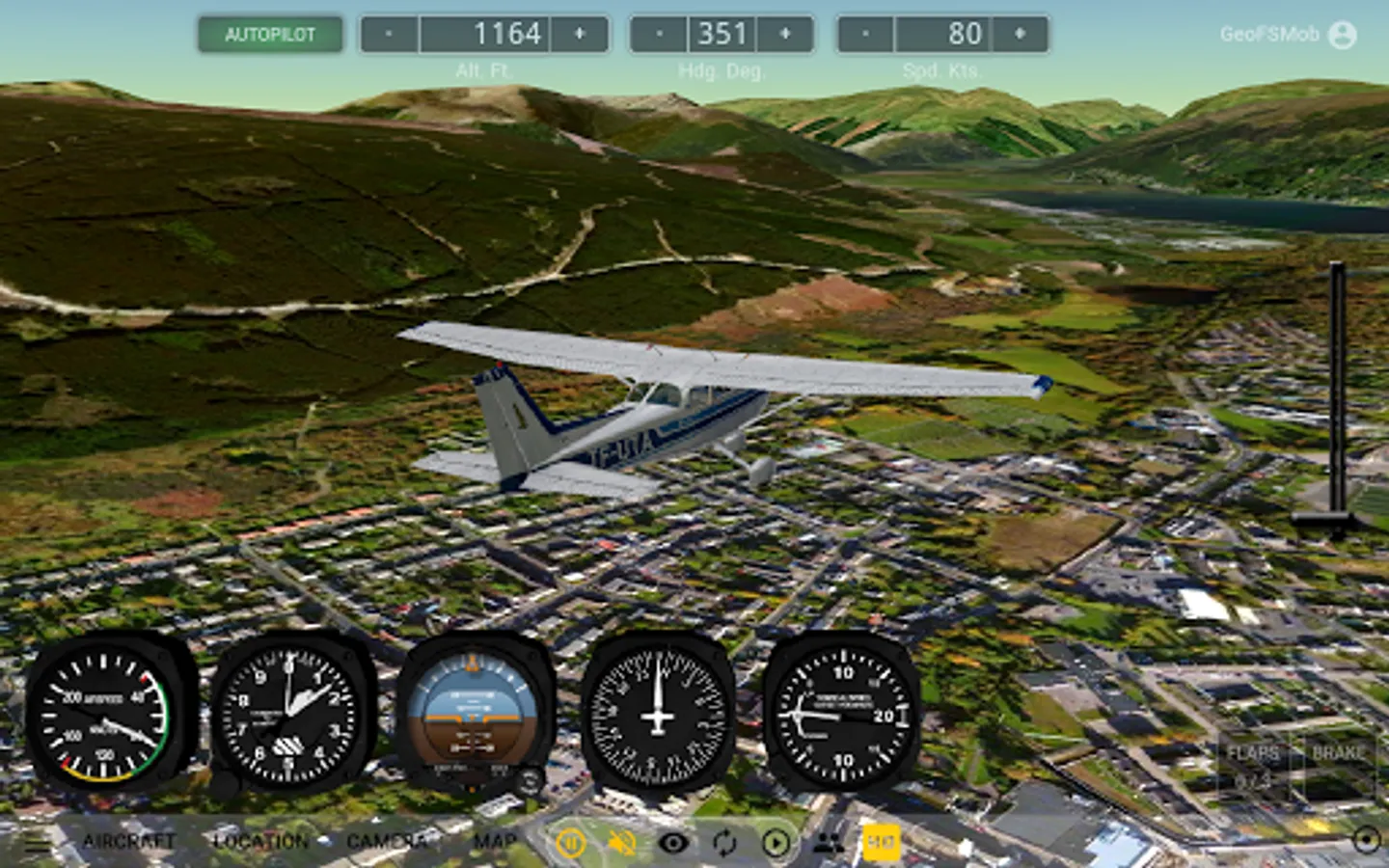This screenshot has width=1389, height=868.
Task: Increase the autopilot speed with plus
Action: point(1020,35)
